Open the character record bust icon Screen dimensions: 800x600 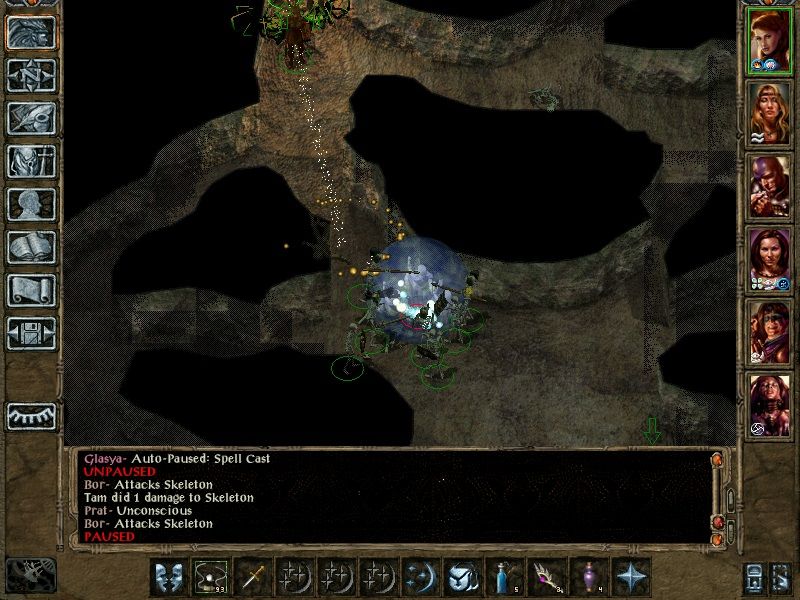tap(30, 204)
